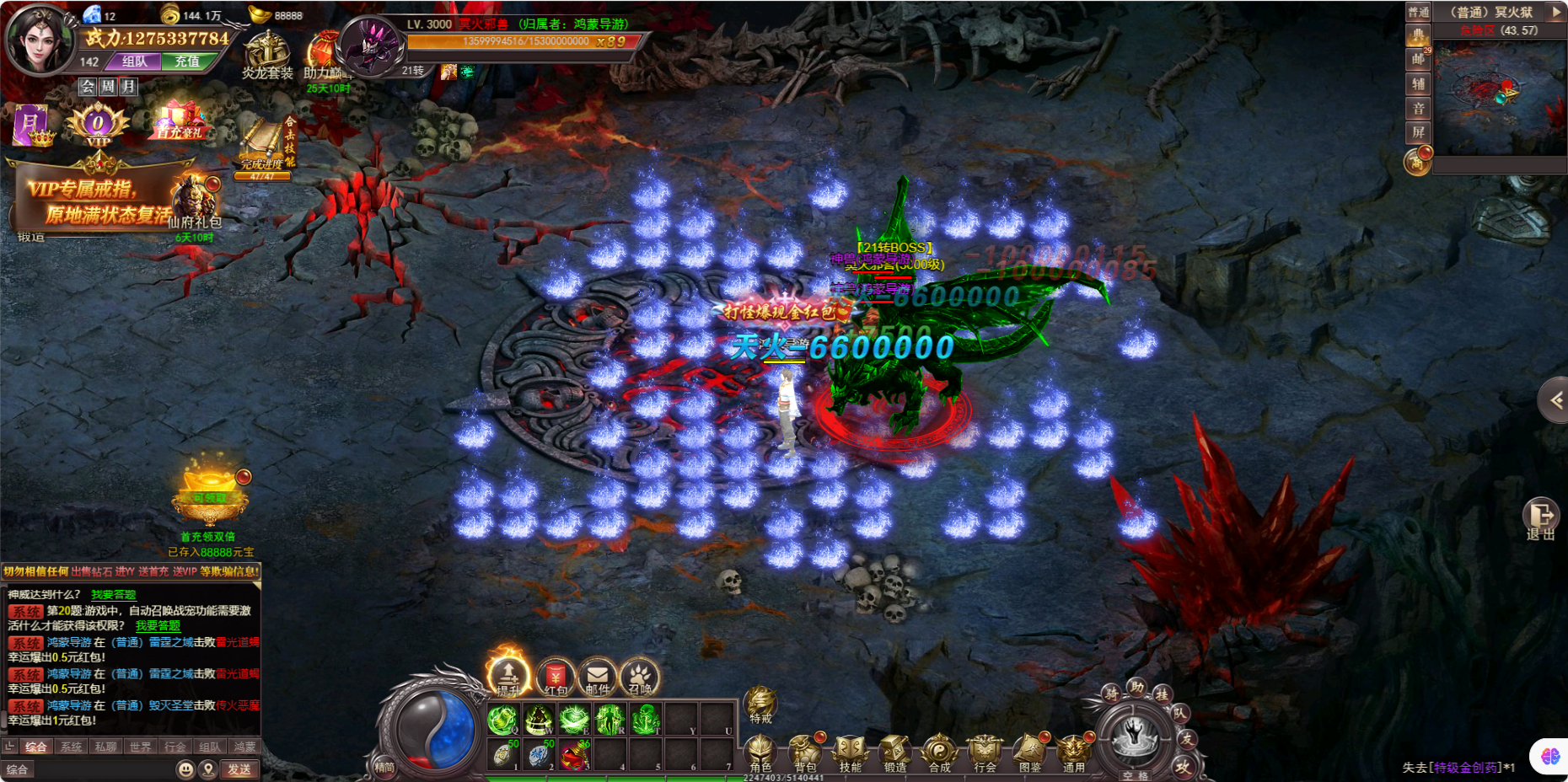Open the 背包 backpack
The width and height of the screenshot is (1568, 782).
(805, 752)
